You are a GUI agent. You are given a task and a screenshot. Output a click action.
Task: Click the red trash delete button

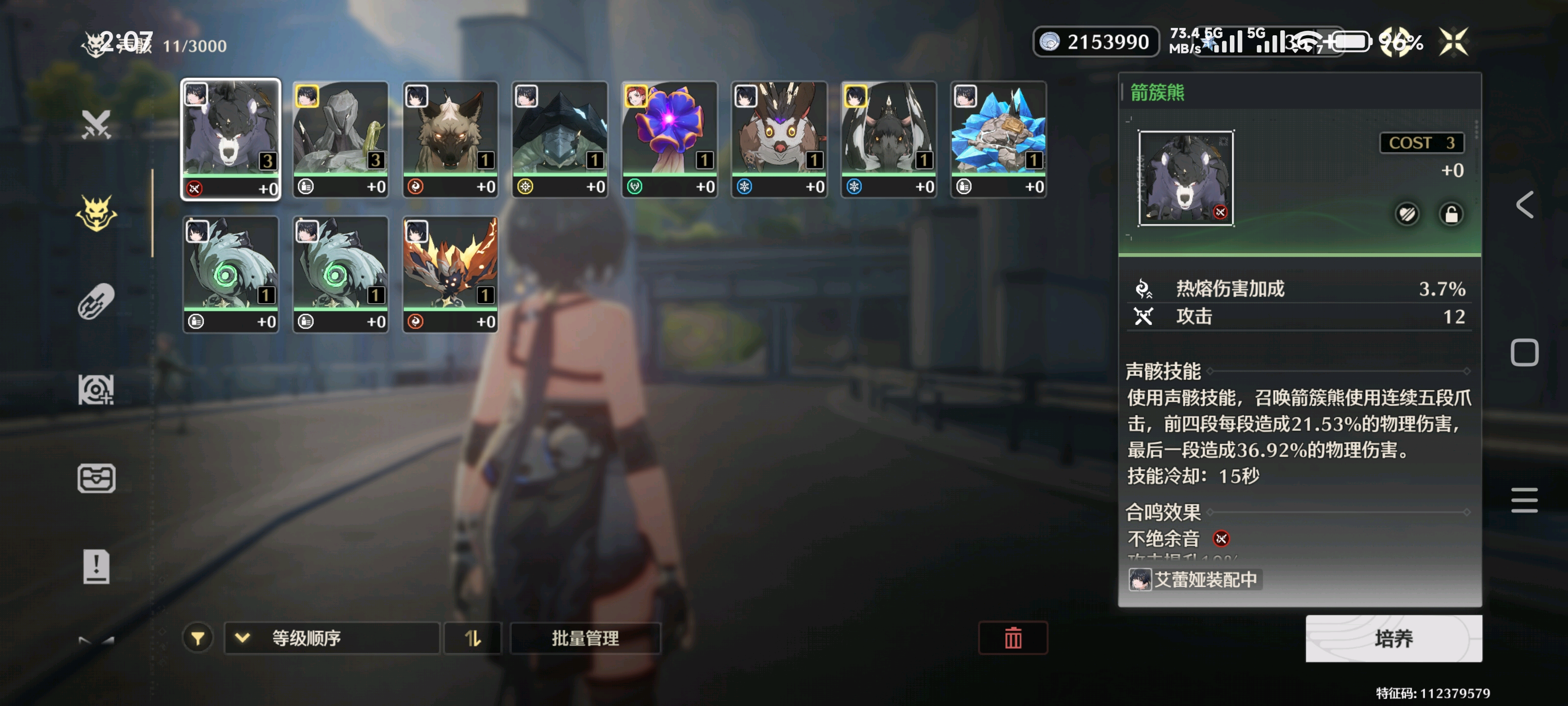(1013, 638)
